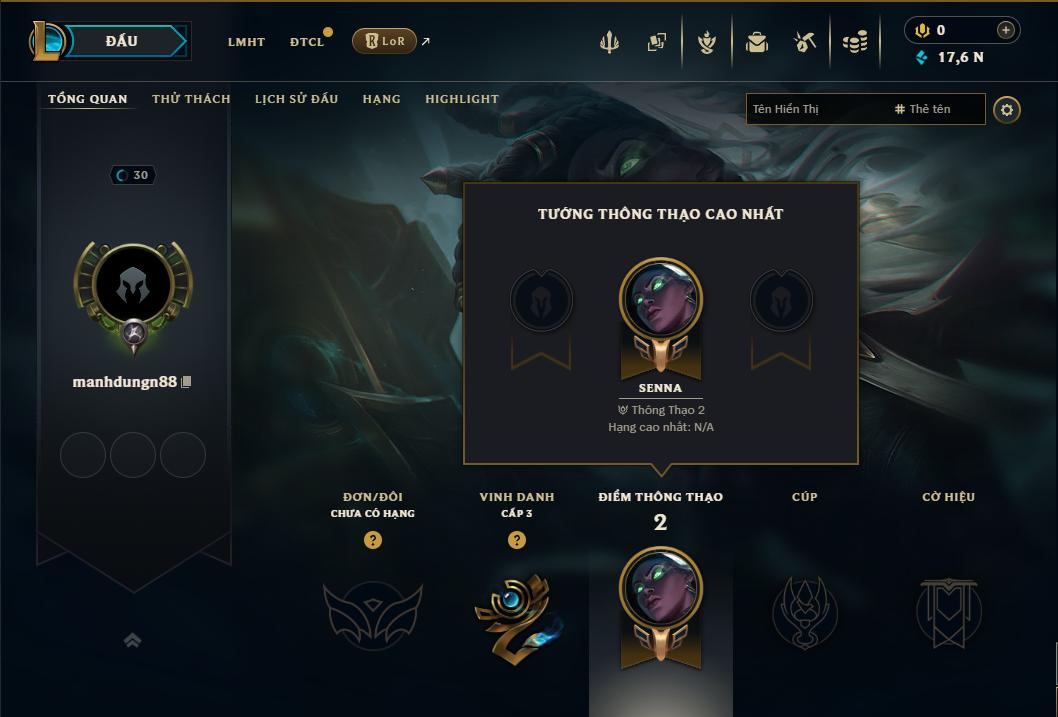Open the loot chest hammer icon

(805, 41)
